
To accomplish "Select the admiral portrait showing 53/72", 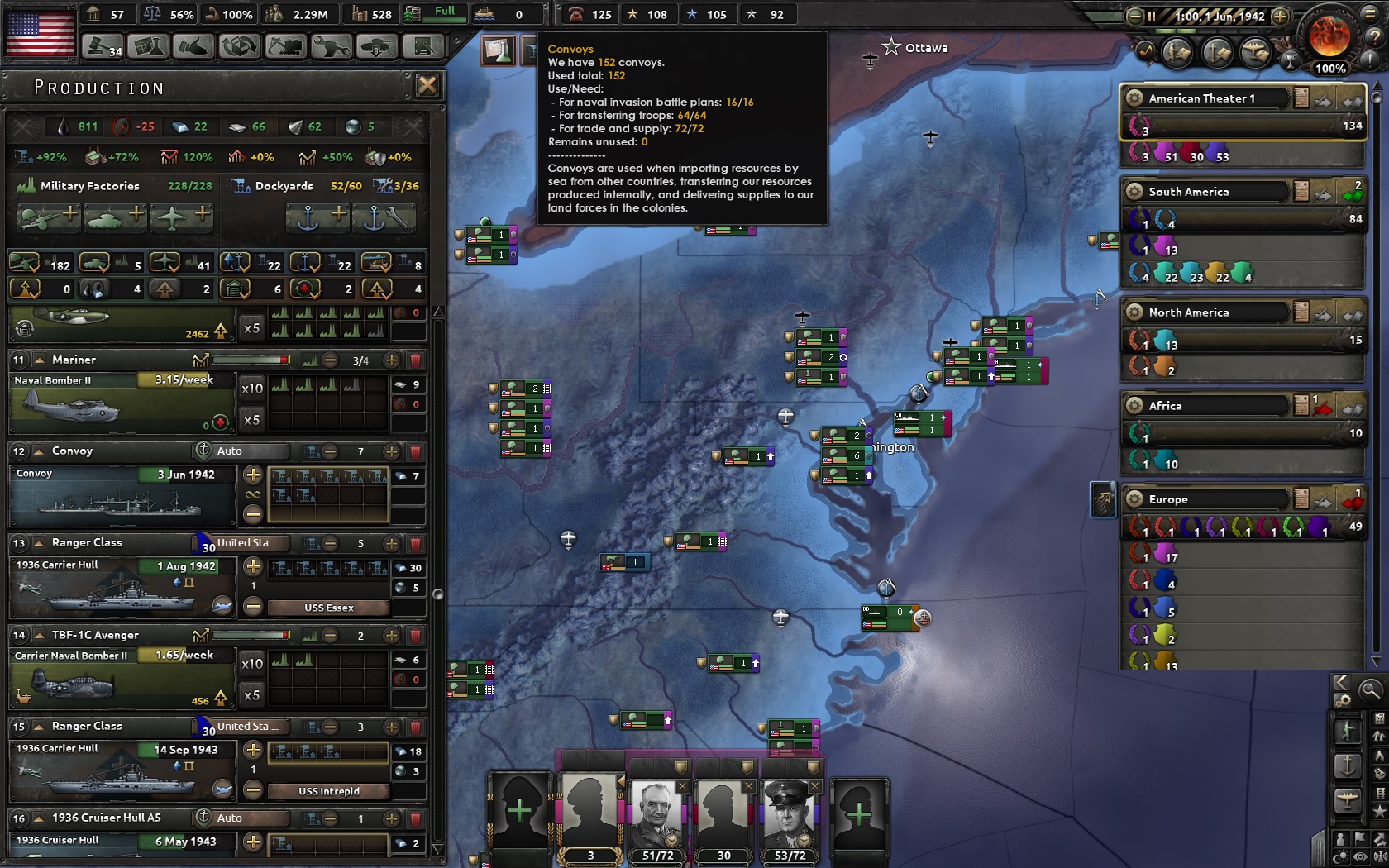I will (789, 814).
